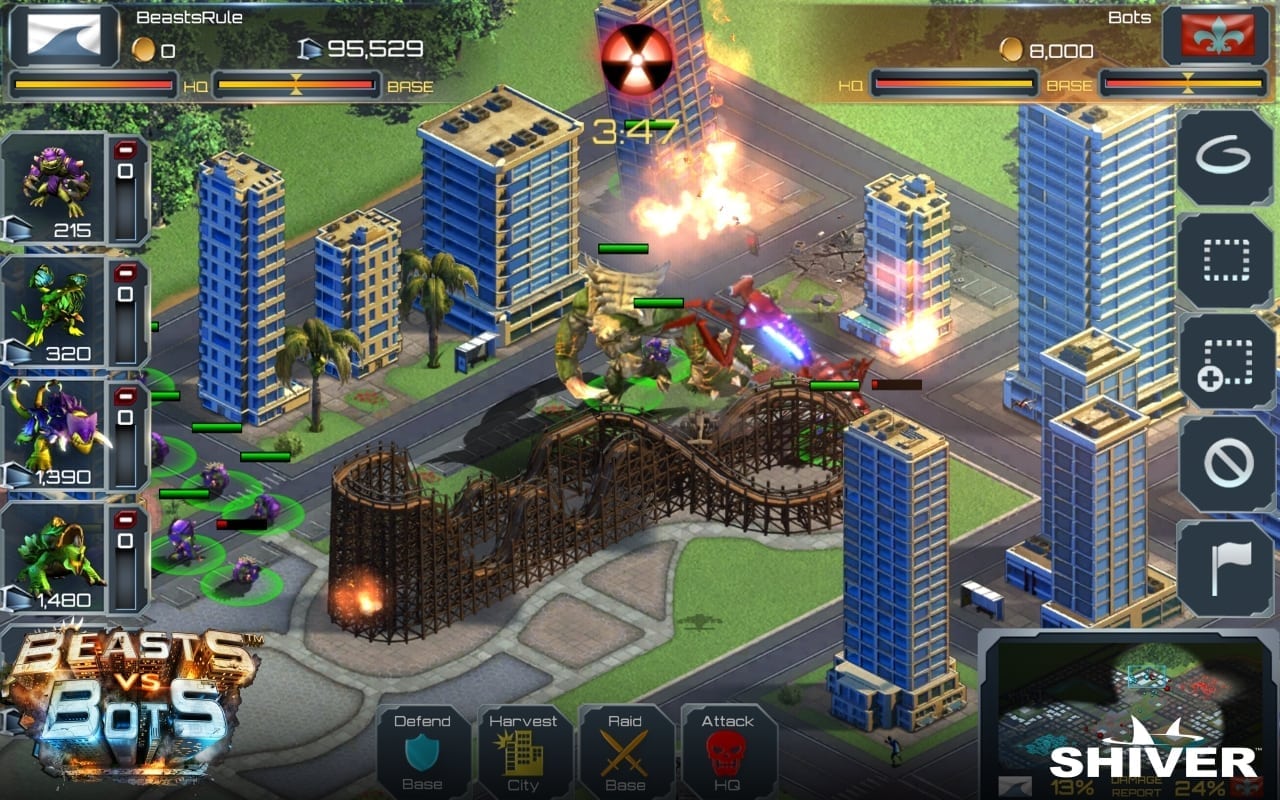Viewport: 1280px width, 800px height.
Task: Launch the Attack HQ command
Action: pos(727,752)
